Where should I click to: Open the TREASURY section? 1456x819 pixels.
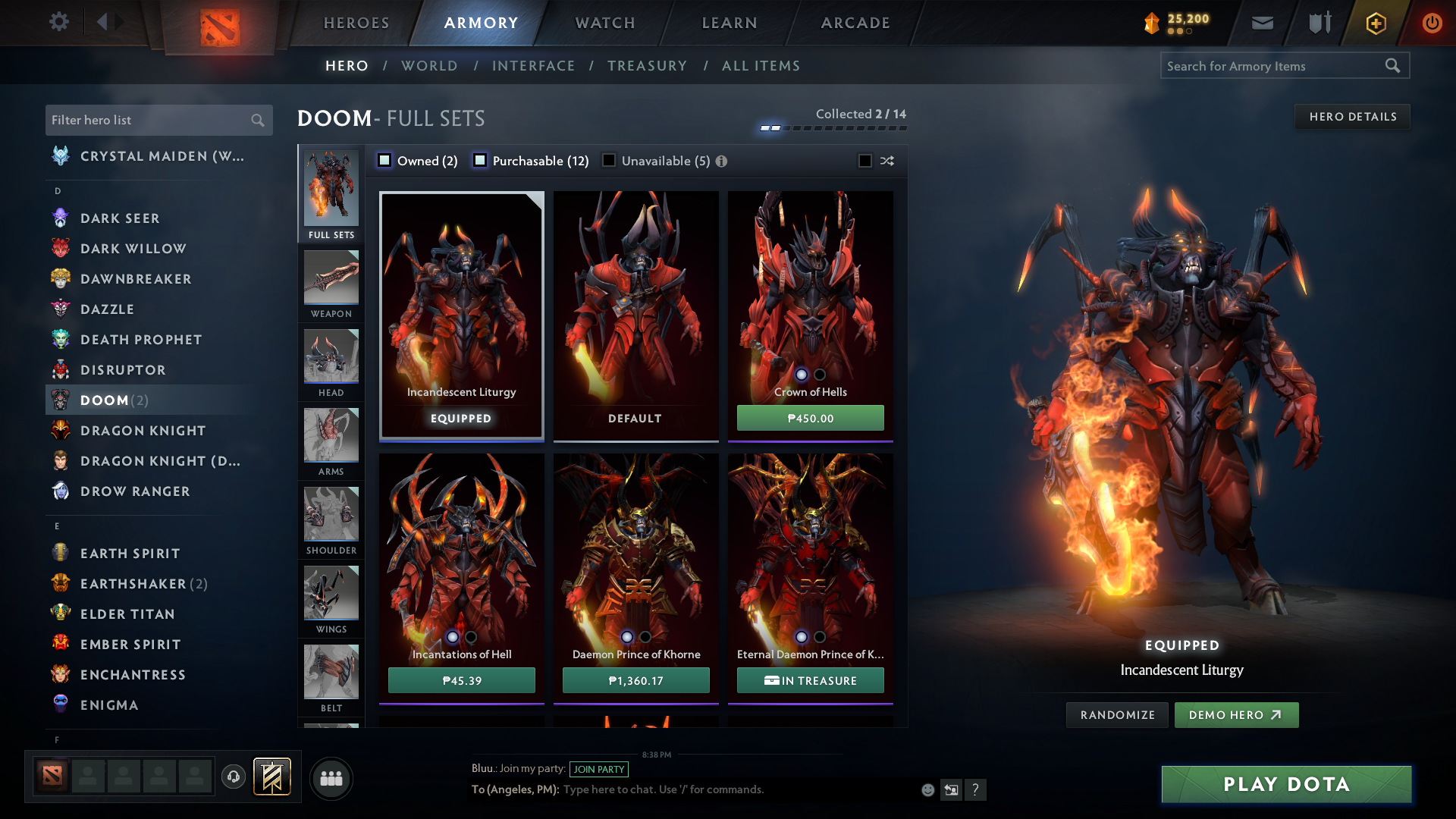pyautogui.click(x=647, y=66)
